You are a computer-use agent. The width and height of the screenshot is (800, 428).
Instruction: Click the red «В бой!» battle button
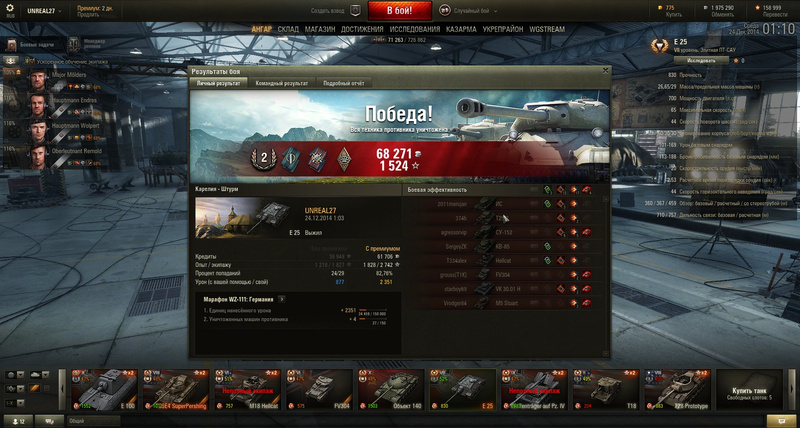400,11
